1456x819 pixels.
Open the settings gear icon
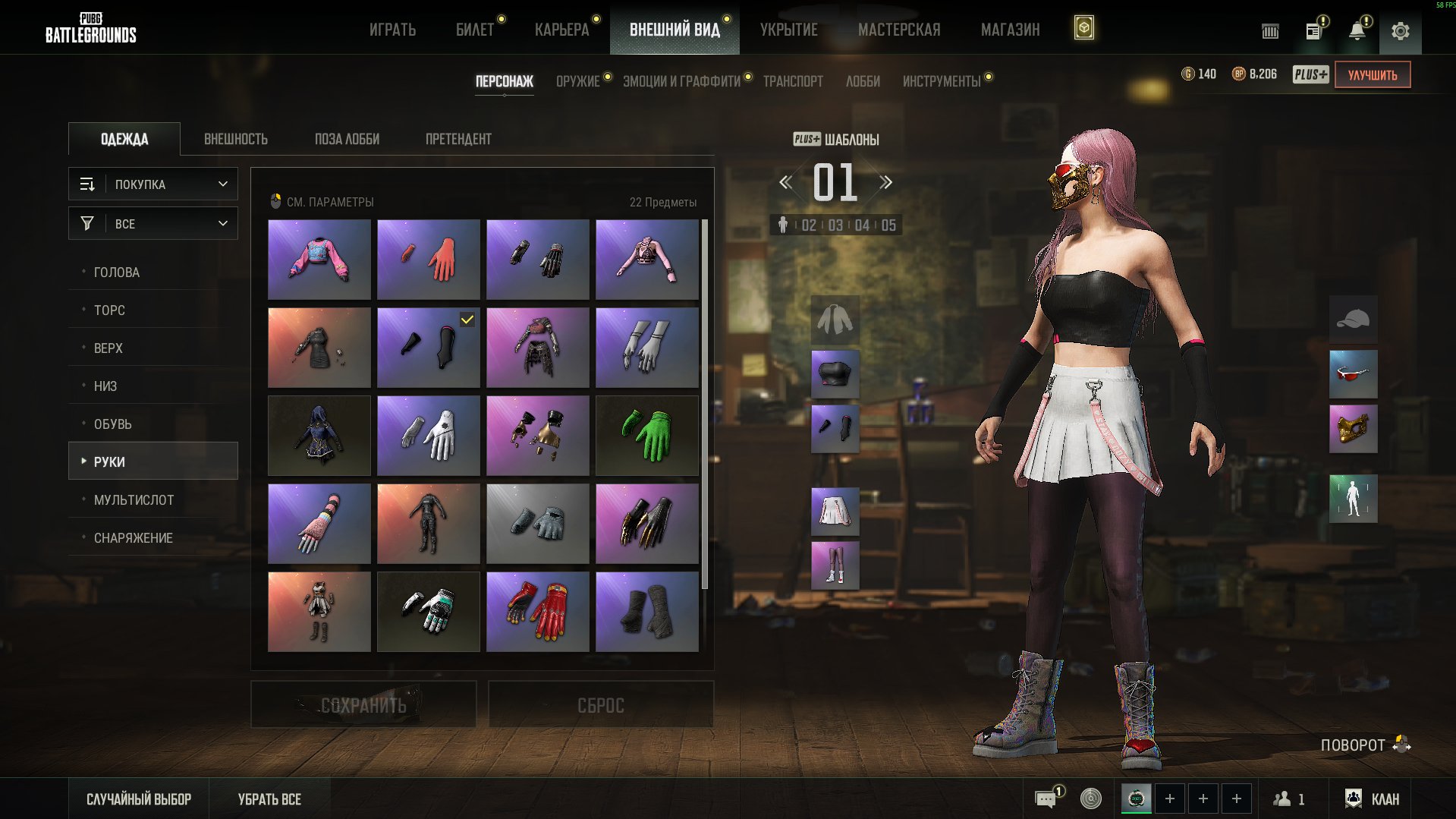point(1400,31)
